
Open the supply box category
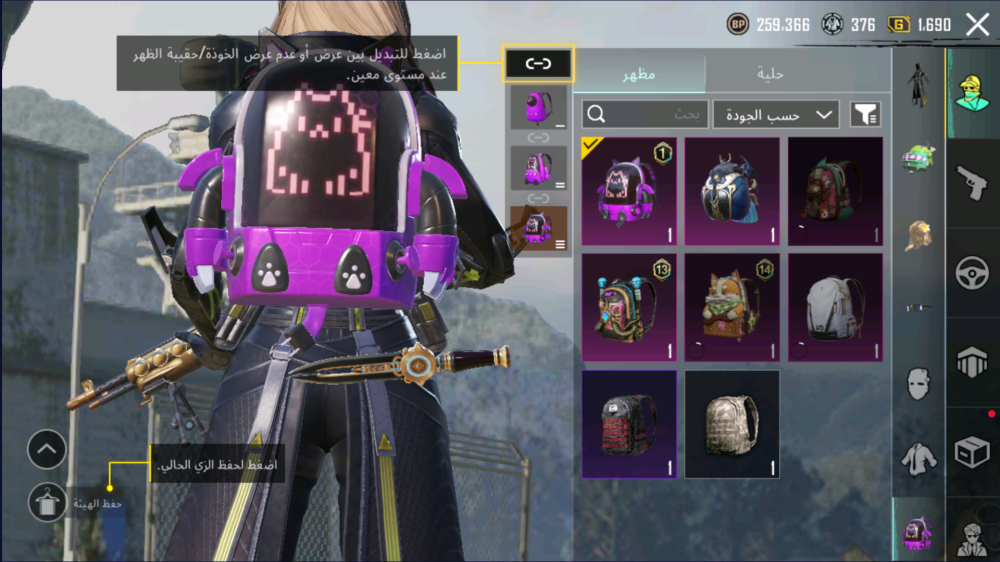(x=971, y=452)
